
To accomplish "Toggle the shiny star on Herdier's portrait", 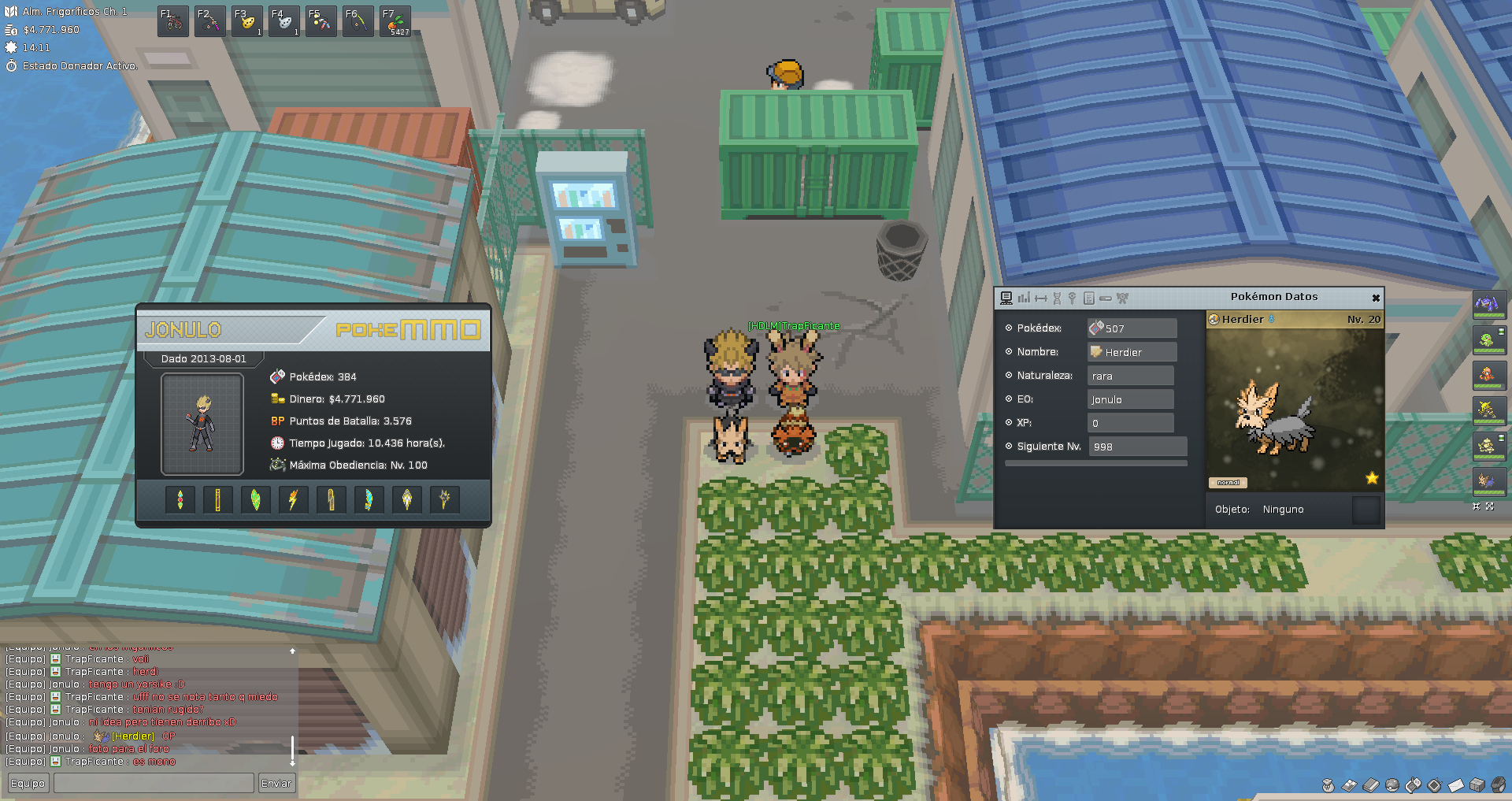I will (x=1372, y=478).
